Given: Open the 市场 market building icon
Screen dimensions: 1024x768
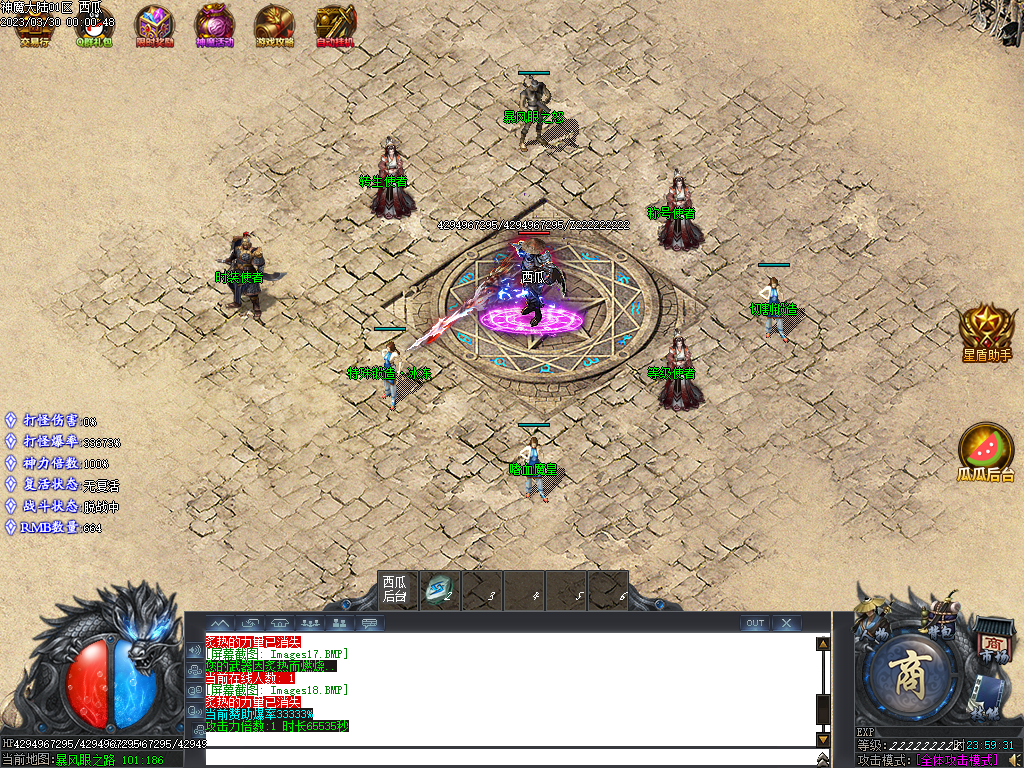Looking at the screenshot, I should 992,638.
